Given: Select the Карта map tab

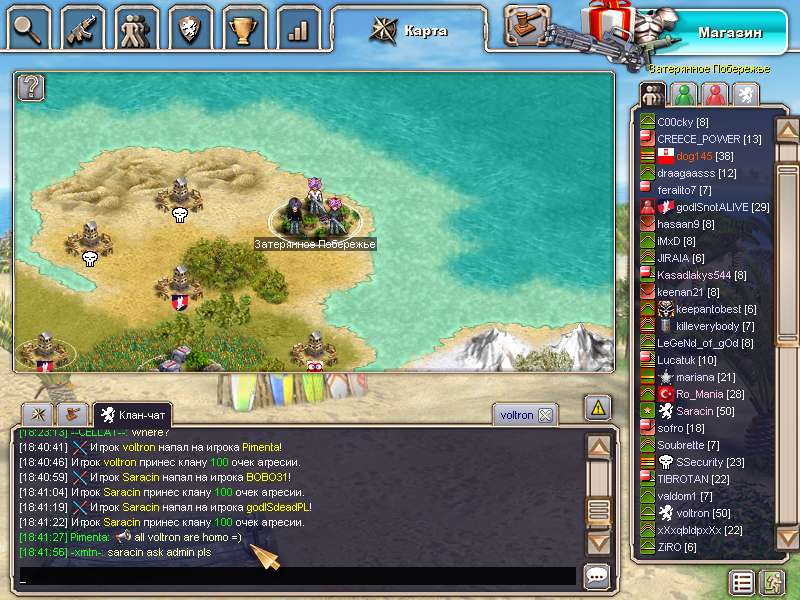Looking at the screenshot, I should tap(412, 30).
